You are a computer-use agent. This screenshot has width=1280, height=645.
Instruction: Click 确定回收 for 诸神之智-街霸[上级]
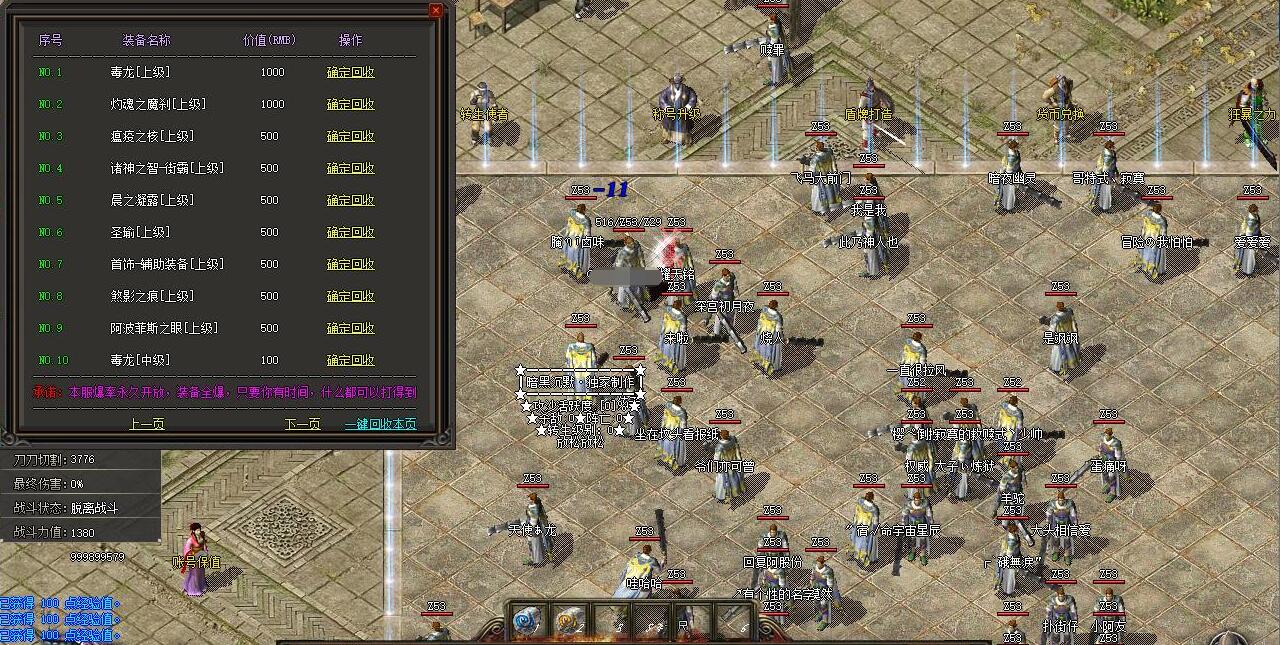351,168
